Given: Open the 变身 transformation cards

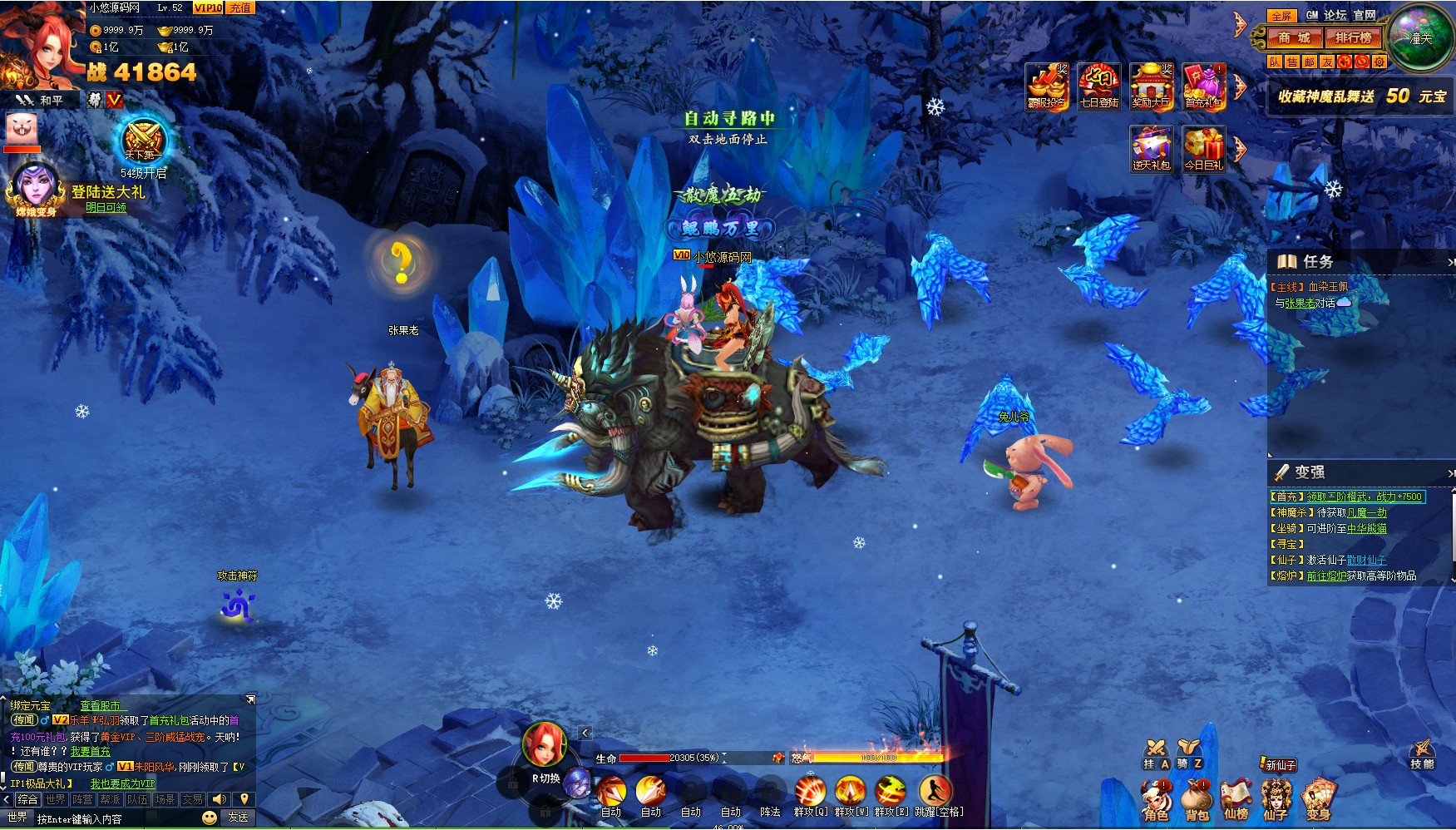Looking at the screenshot, I should pyautogui.click(x=1318, y=800).
